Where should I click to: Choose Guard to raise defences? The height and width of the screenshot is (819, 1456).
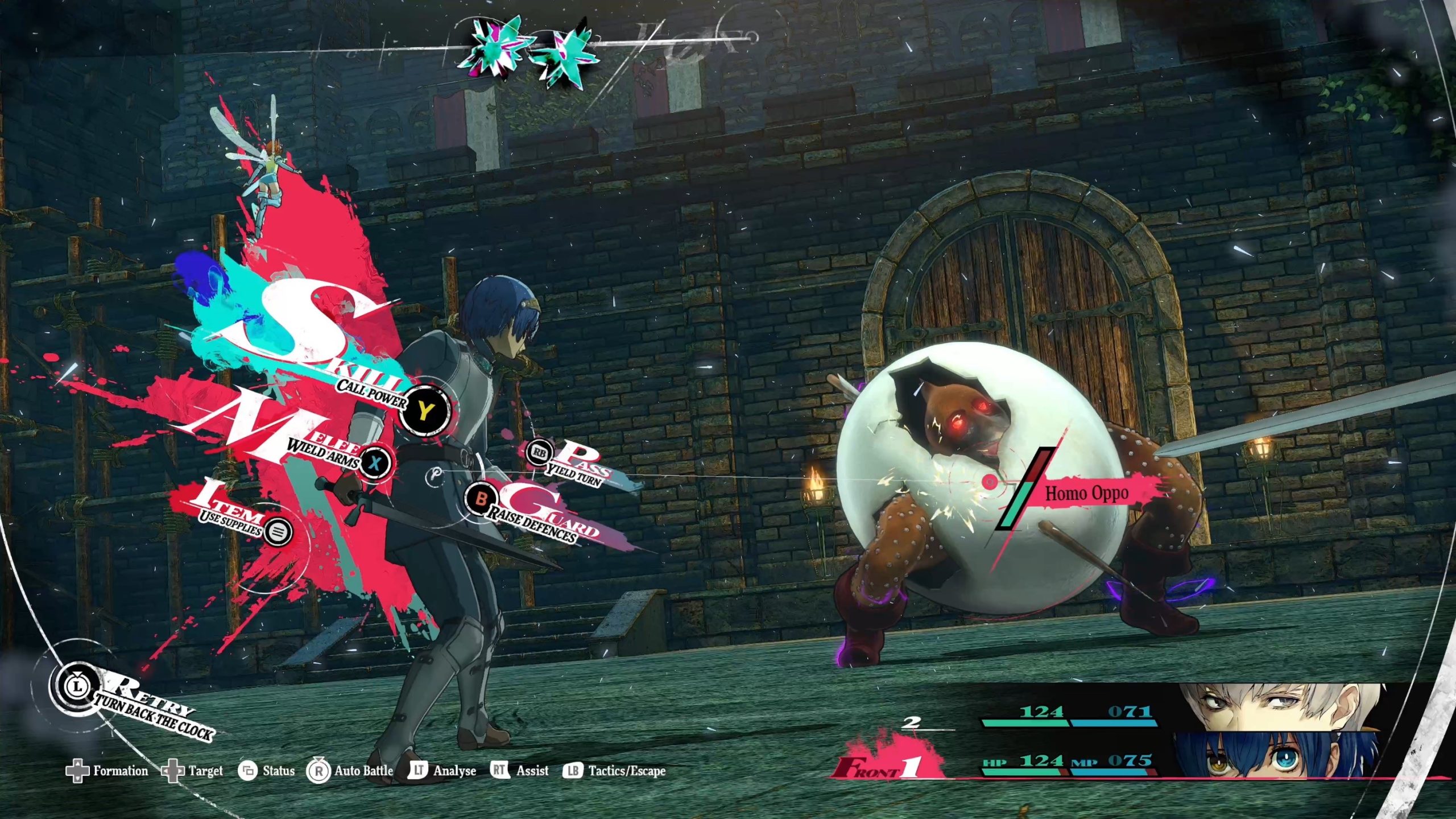pyautogui.click(x=481, y=499)
